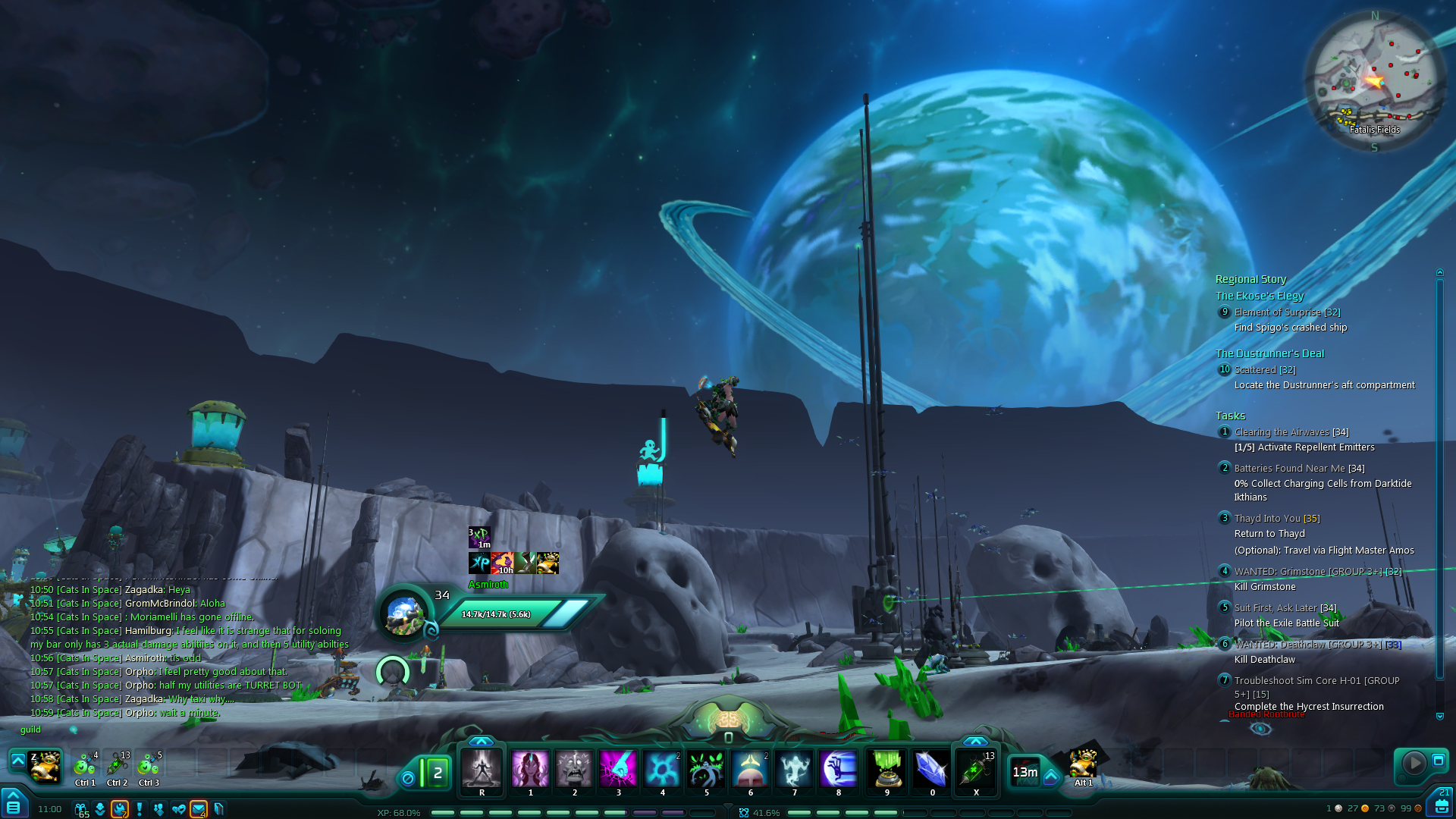Use the blue crystal ability
Image resolution: width=1456 pixels, height=819 pixels.
pos(932,769)
